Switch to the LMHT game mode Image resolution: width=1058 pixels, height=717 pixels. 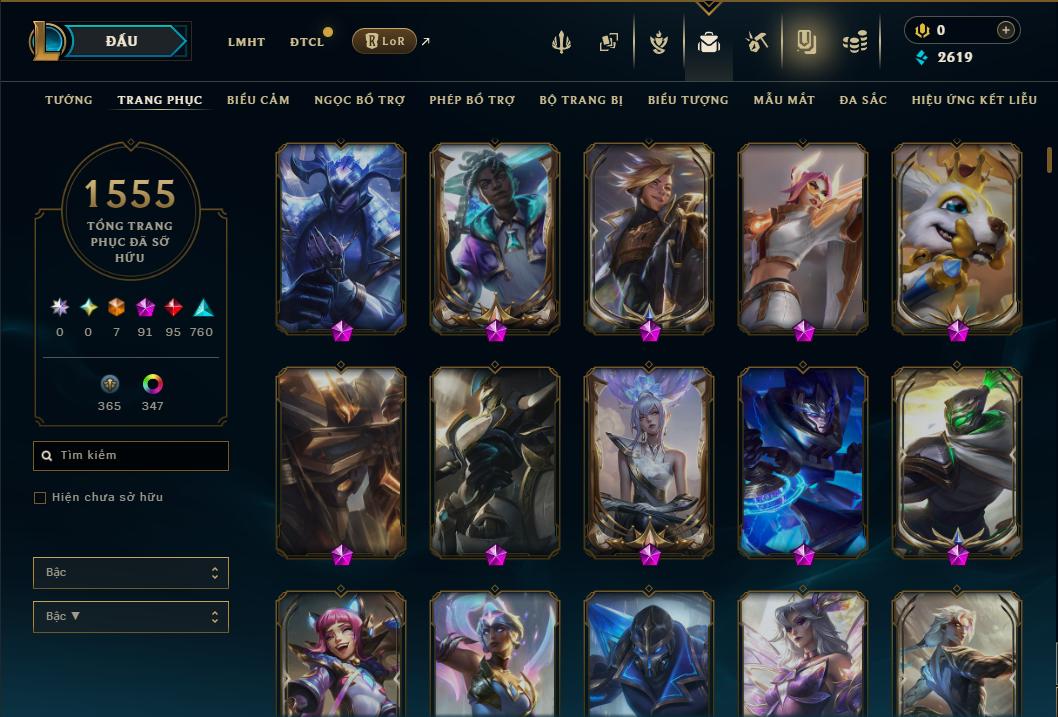point(246,42)
